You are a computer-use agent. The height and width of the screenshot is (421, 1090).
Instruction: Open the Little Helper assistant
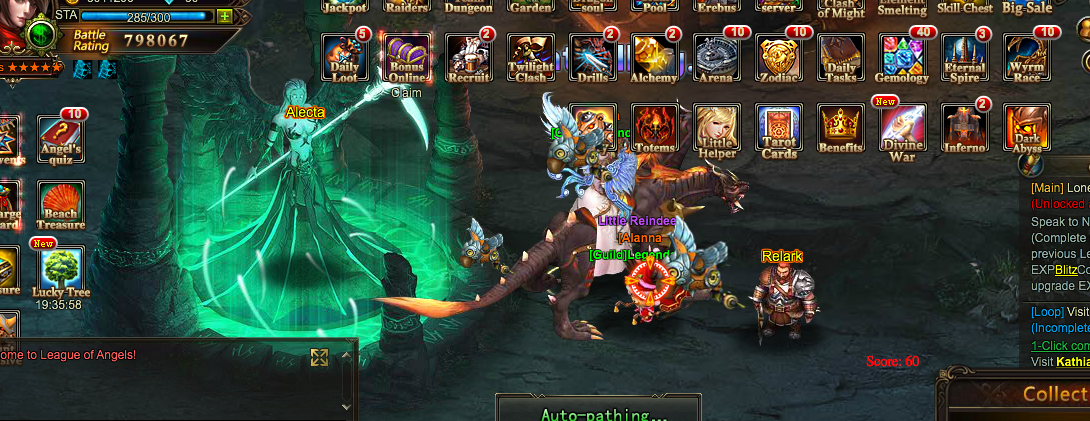click(x=717, y=128)
